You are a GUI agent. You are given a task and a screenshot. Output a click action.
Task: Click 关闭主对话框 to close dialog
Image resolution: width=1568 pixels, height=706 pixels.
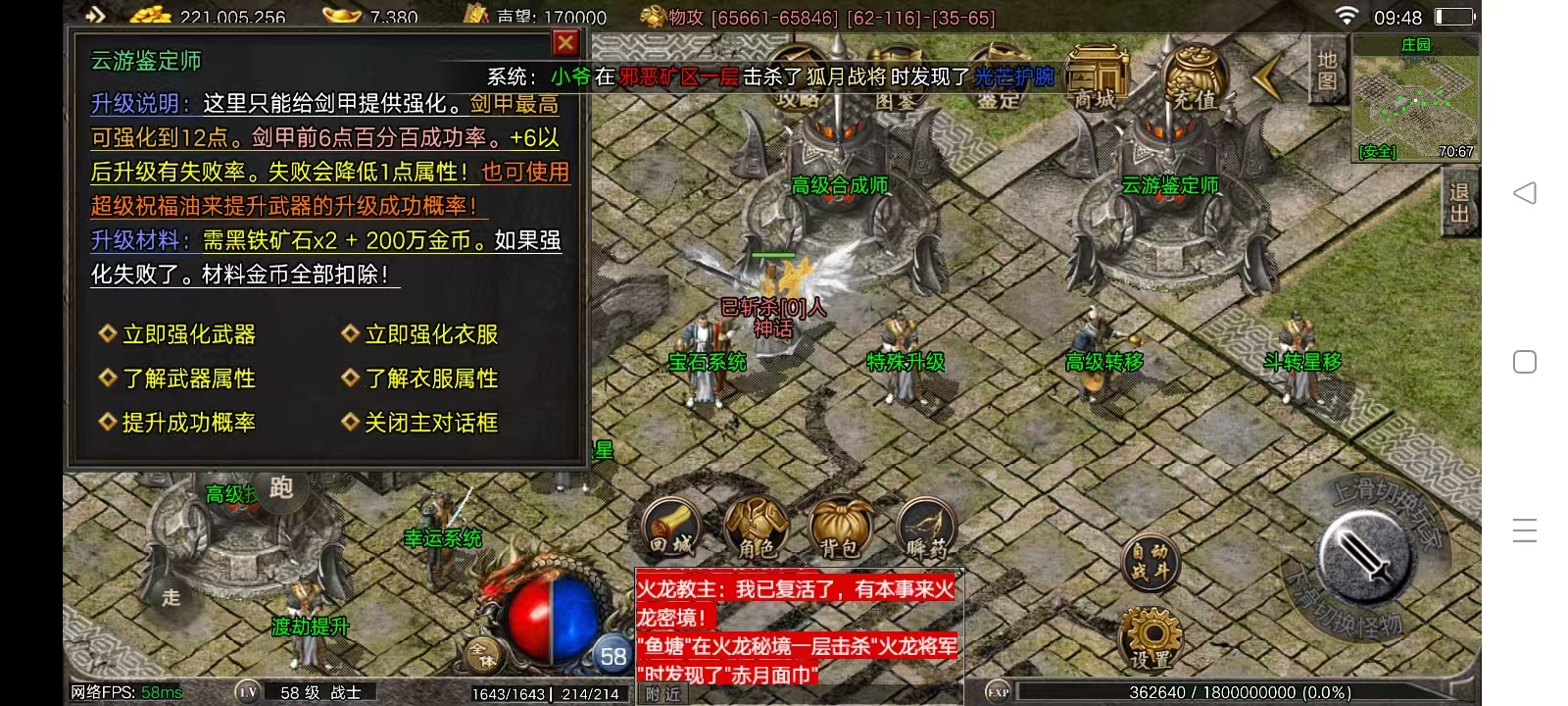(x=432, y=423)
